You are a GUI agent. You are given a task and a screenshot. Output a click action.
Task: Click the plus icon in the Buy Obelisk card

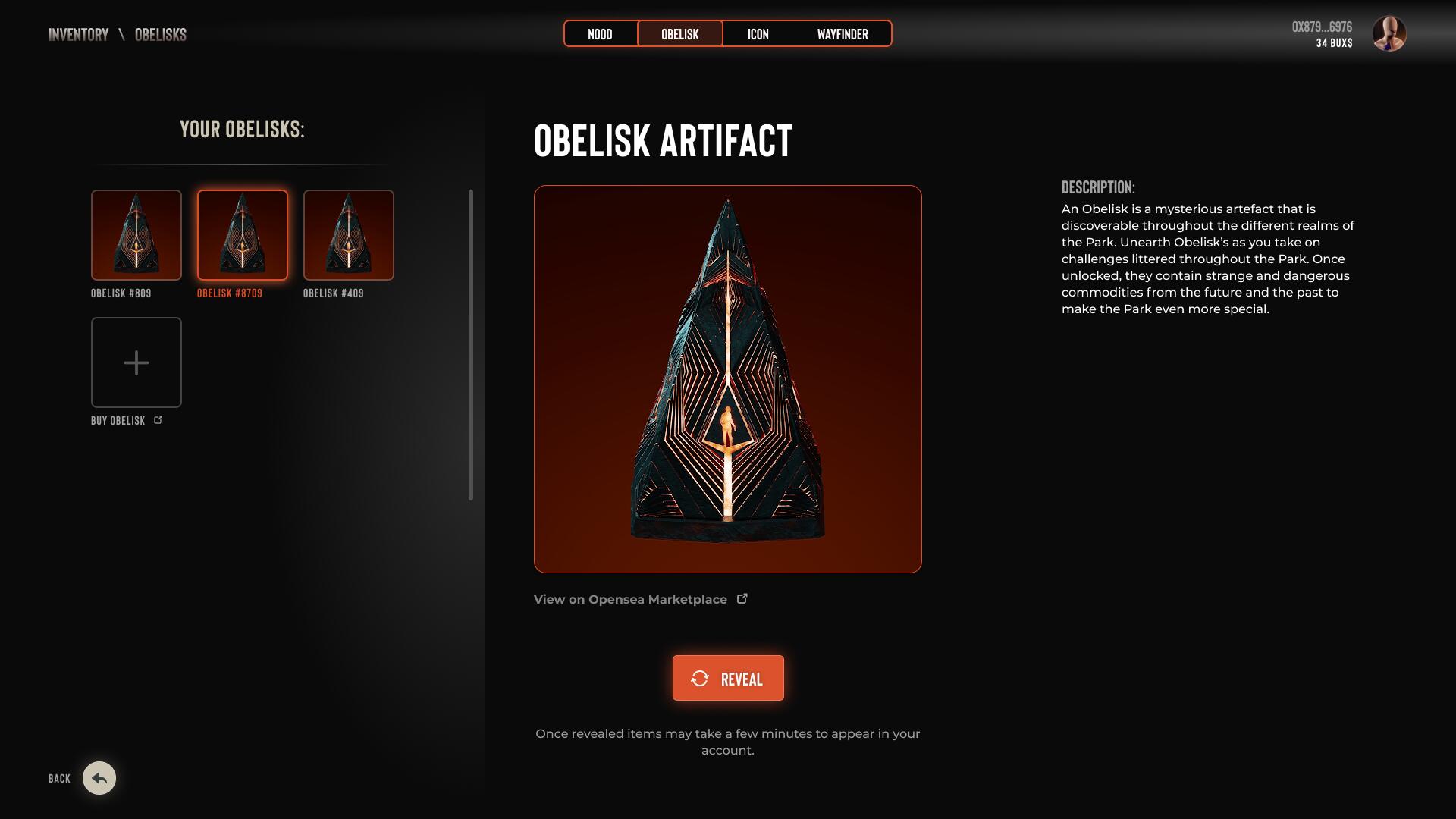pyautogui.click(x=136, y=362)
